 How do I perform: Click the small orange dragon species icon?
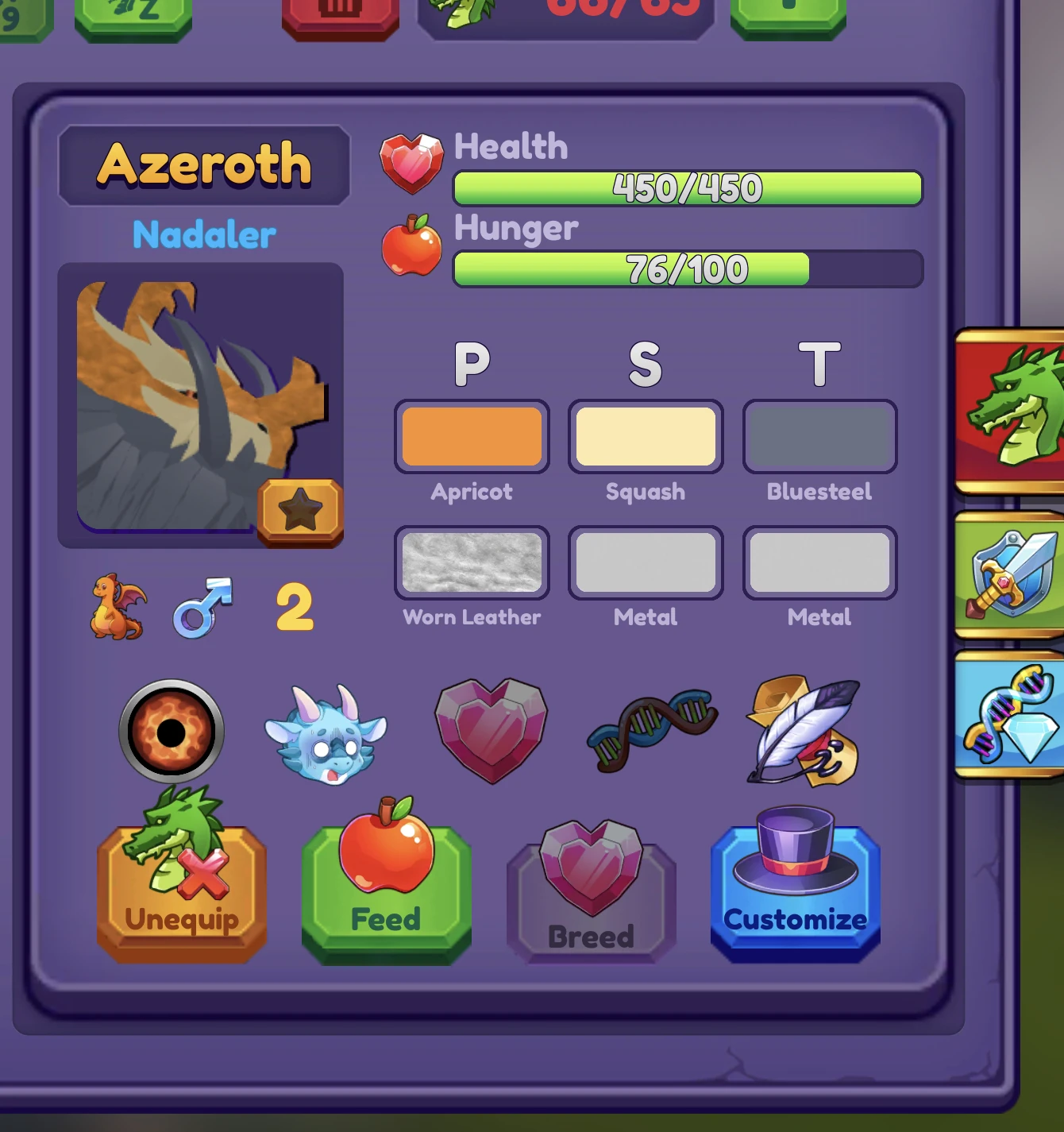click(x=117, y=610)
